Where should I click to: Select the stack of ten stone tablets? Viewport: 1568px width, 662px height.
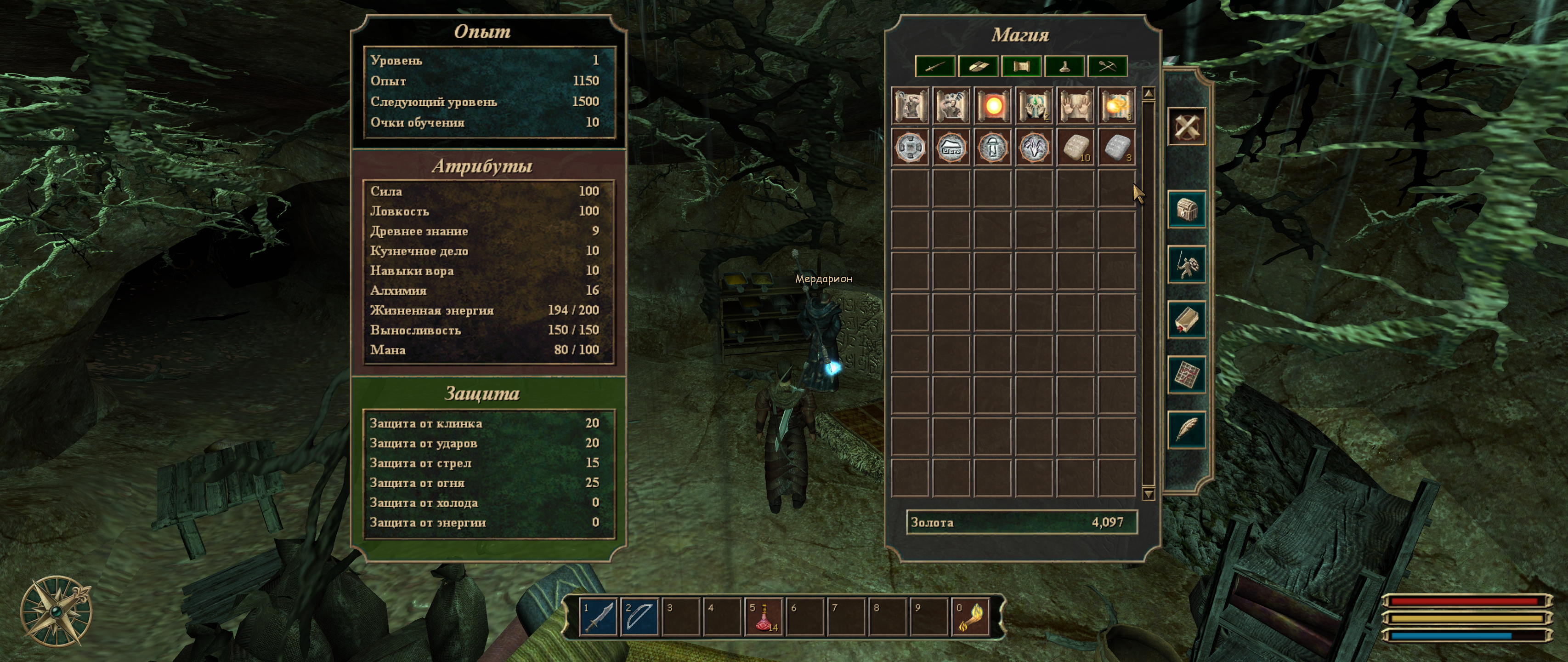[1076, 148]
